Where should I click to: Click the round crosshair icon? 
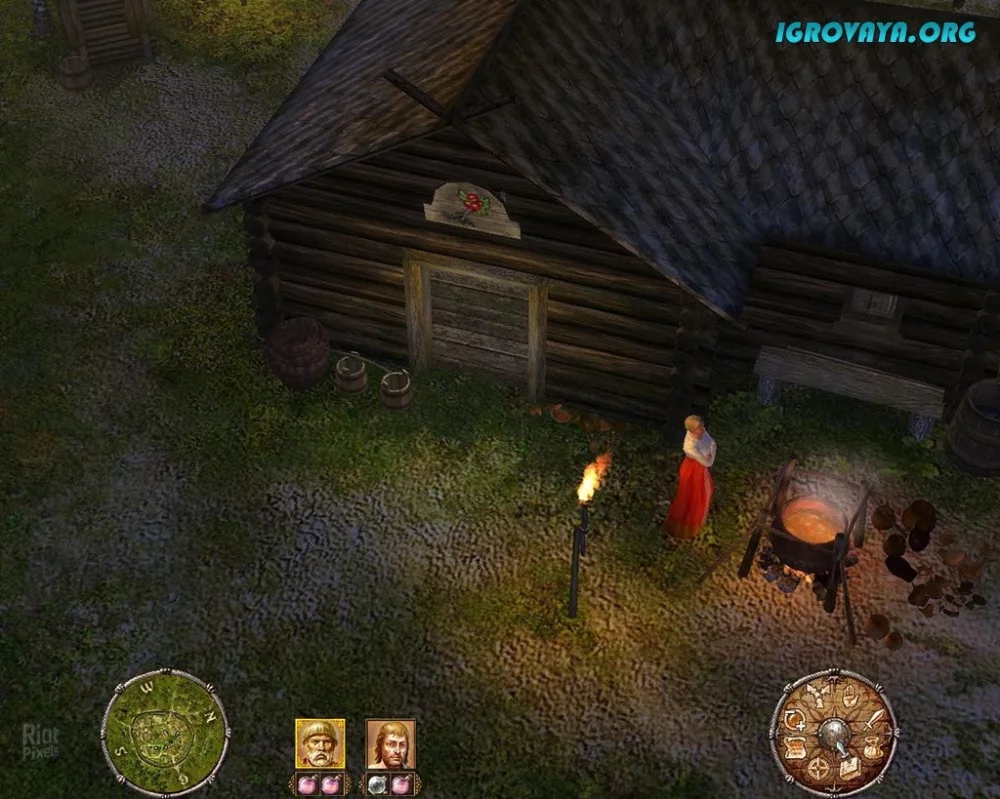click(819, 768)
